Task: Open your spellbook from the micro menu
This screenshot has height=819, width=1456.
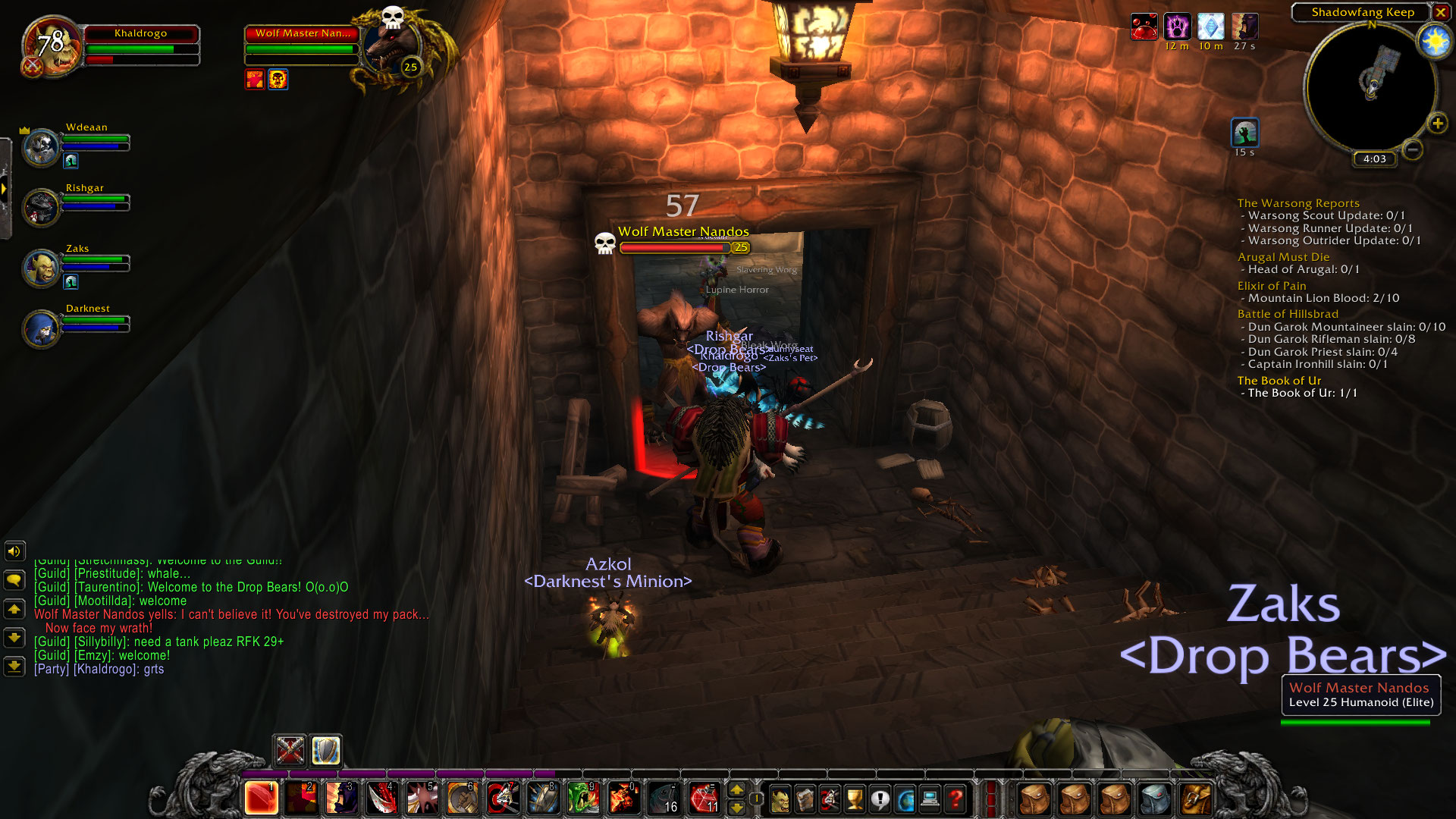Action: [x=805, y=797]
